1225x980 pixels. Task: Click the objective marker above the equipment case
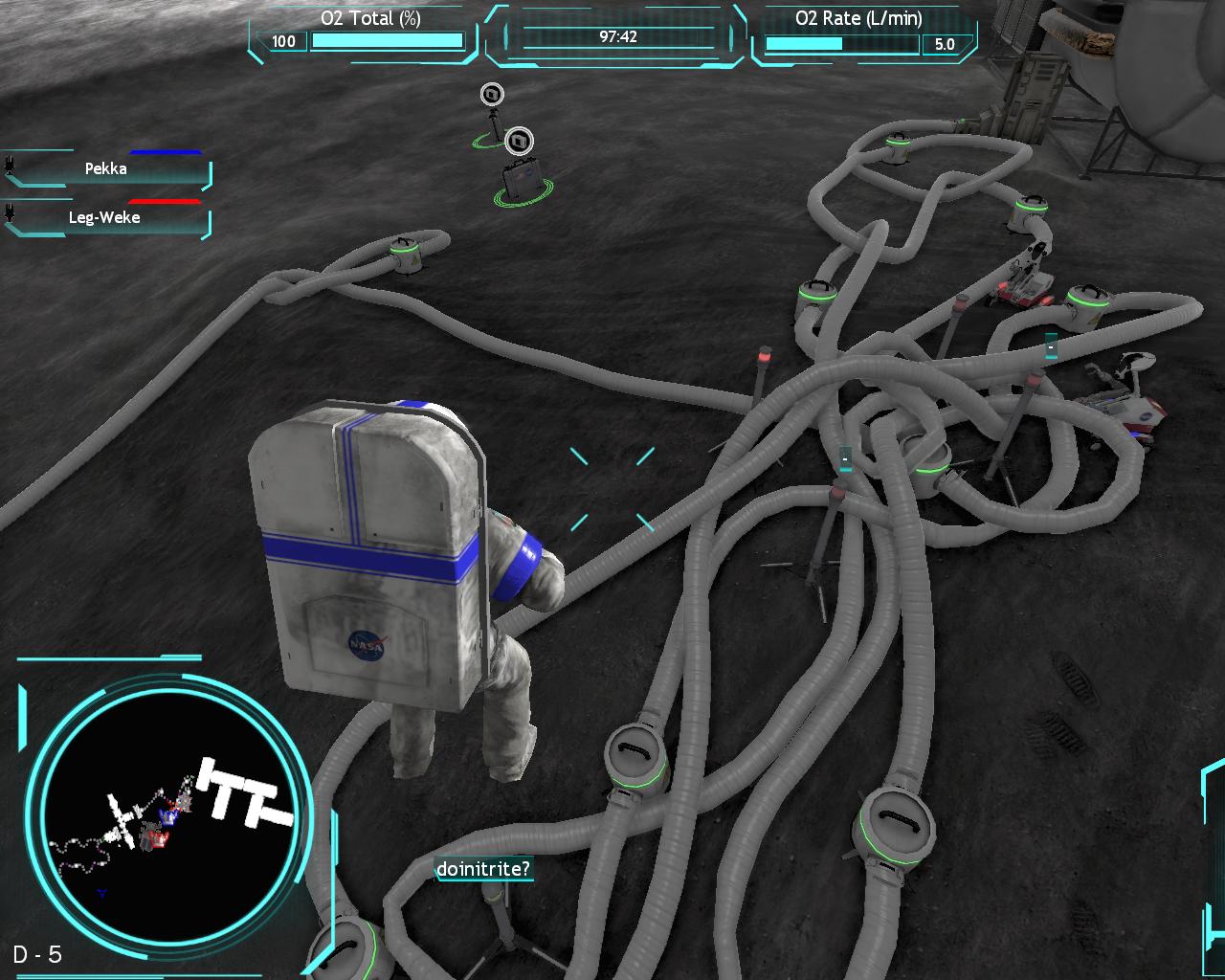(x=519, y=142)
